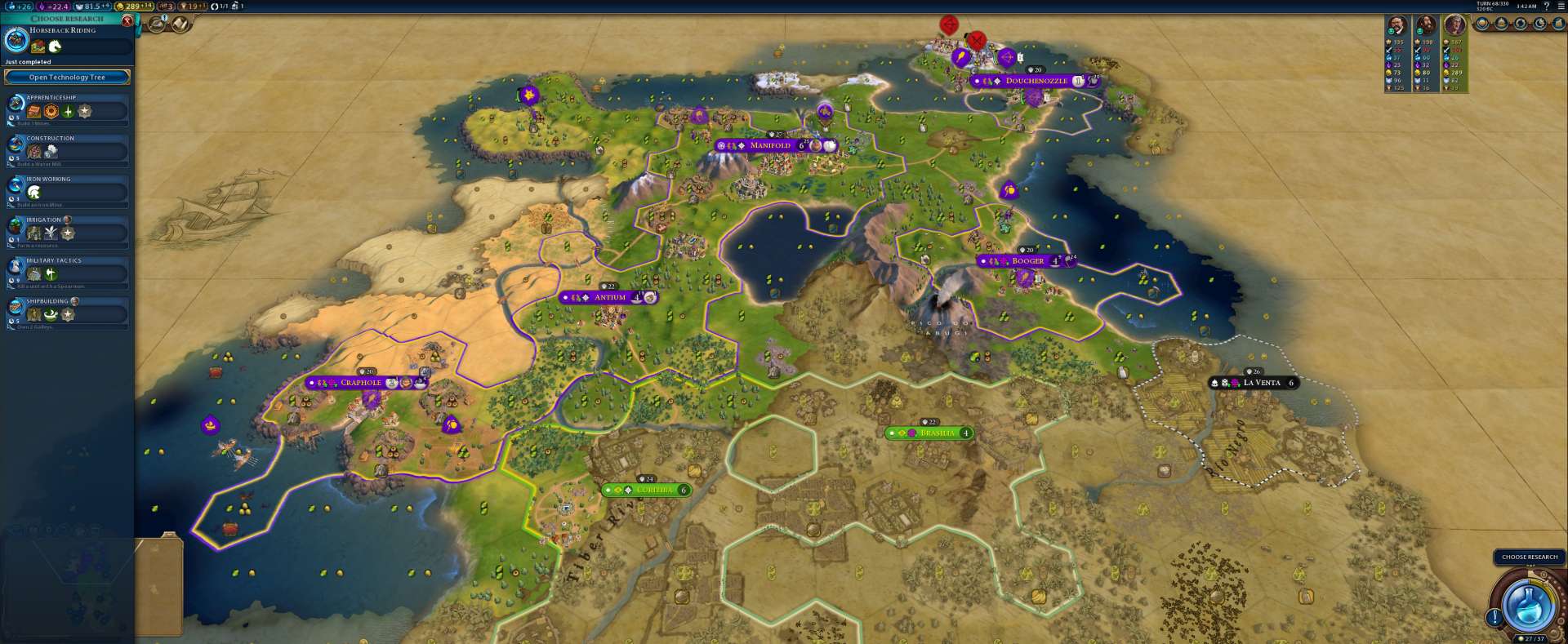The width and height of the screenshot is (1568, 644).
Task: Choose Construction technology to research
Action: 69,149
